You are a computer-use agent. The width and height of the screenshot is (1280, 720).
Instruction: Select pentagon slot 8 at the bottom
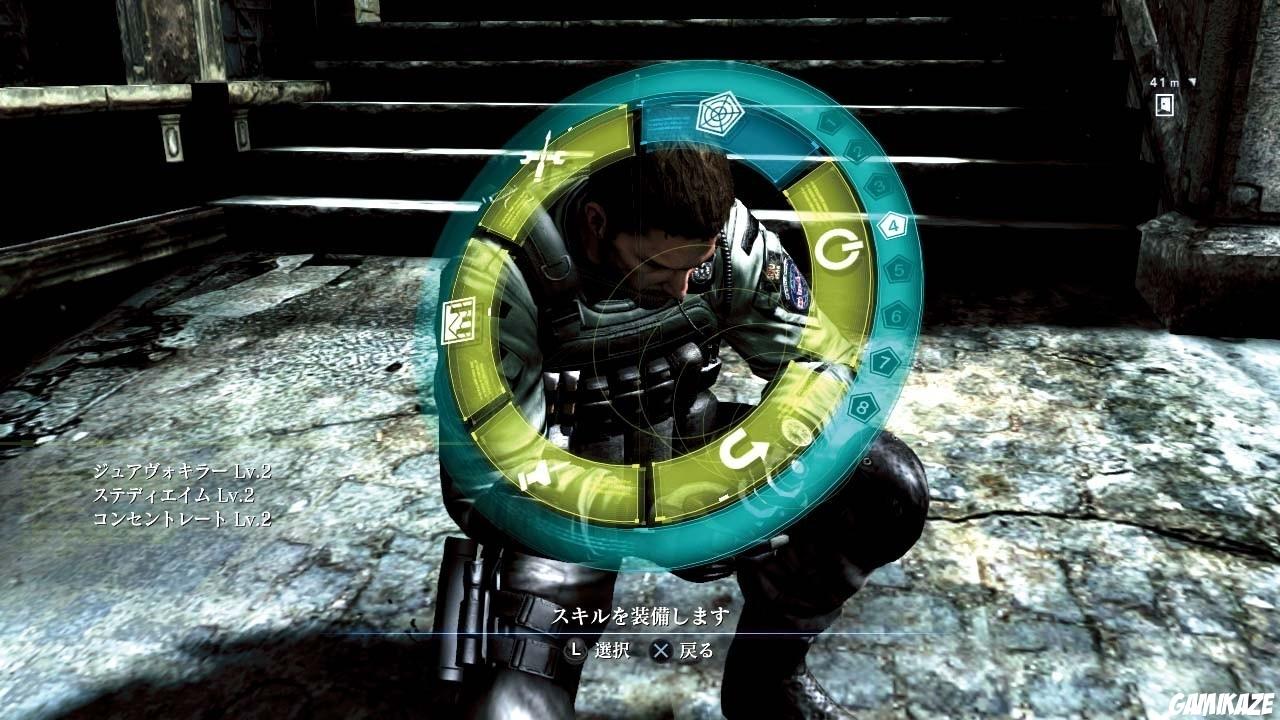click(862, 408)
